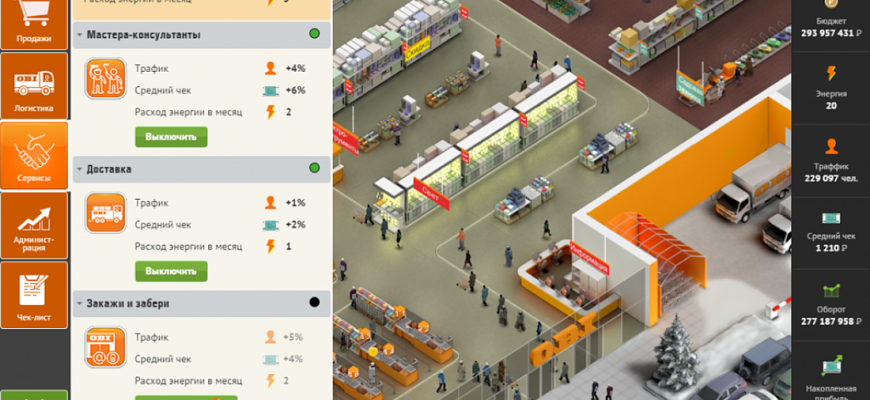Open the Чек-лист tab
Screen dimensions: 870x400
[x=34, y=295]
